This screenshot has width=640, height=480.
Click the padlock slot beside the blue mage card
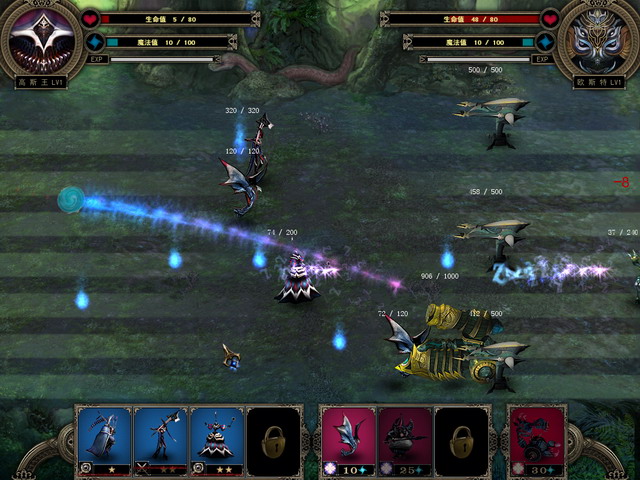pos(273,438)
